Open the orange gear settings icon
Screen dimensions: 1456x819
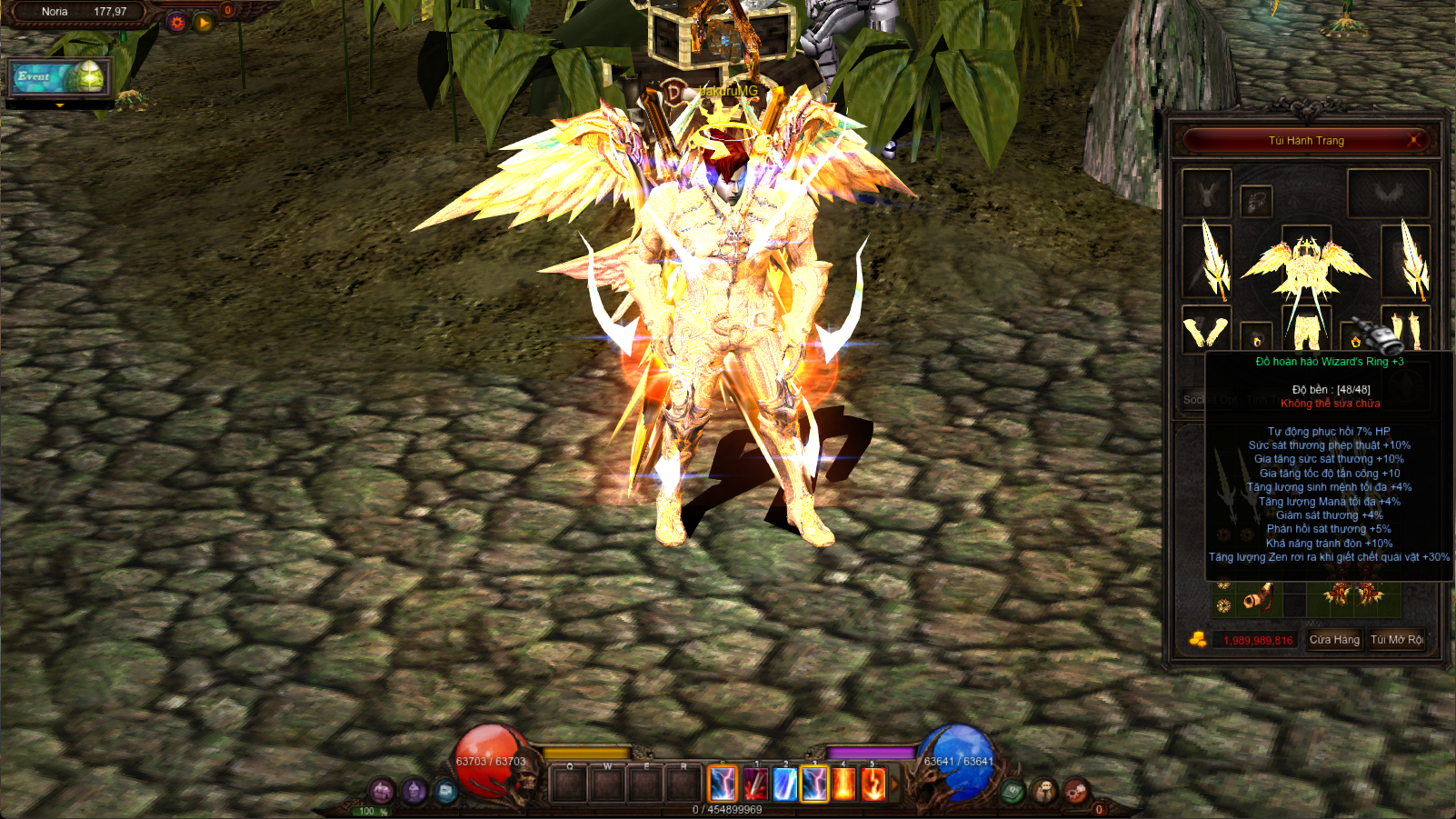(x=177, y=23)
